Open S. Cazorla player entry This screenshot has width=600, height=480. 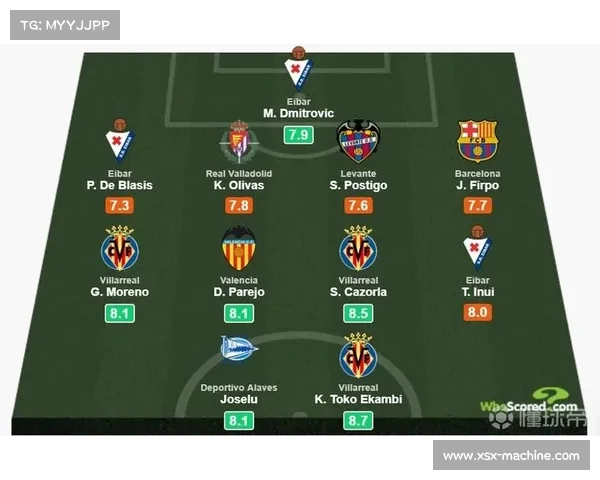coord(357,292)
